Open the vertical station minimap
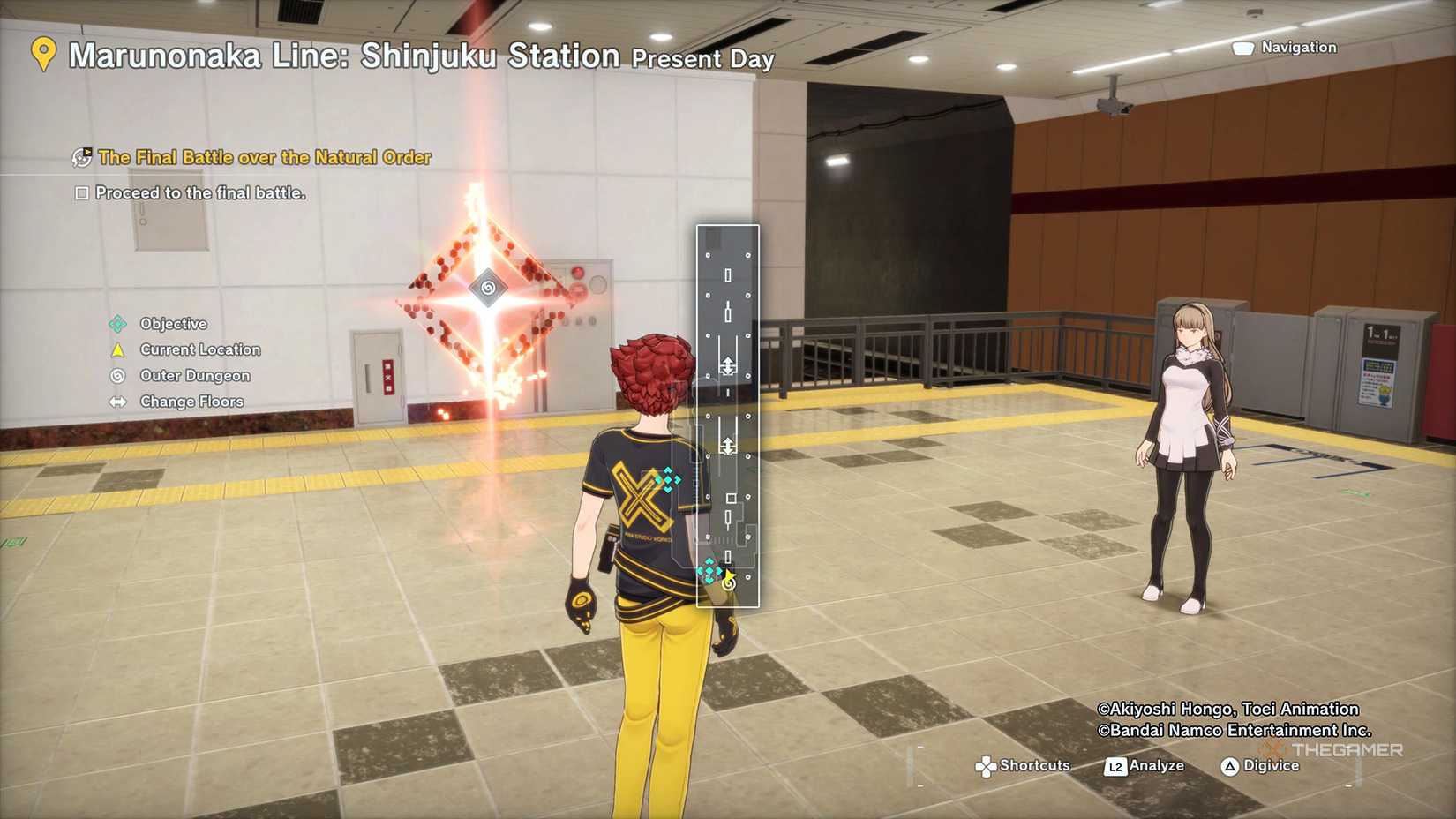This screenshot has height=819, width=1456. (727, 416)
